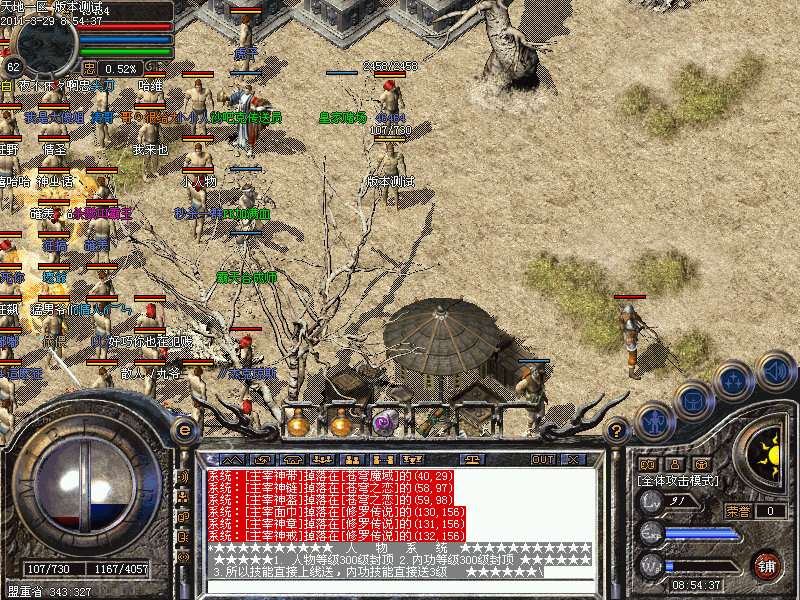Click the OUT button above the chat
This screenshot has height=600, width=800.
[543, 460]
